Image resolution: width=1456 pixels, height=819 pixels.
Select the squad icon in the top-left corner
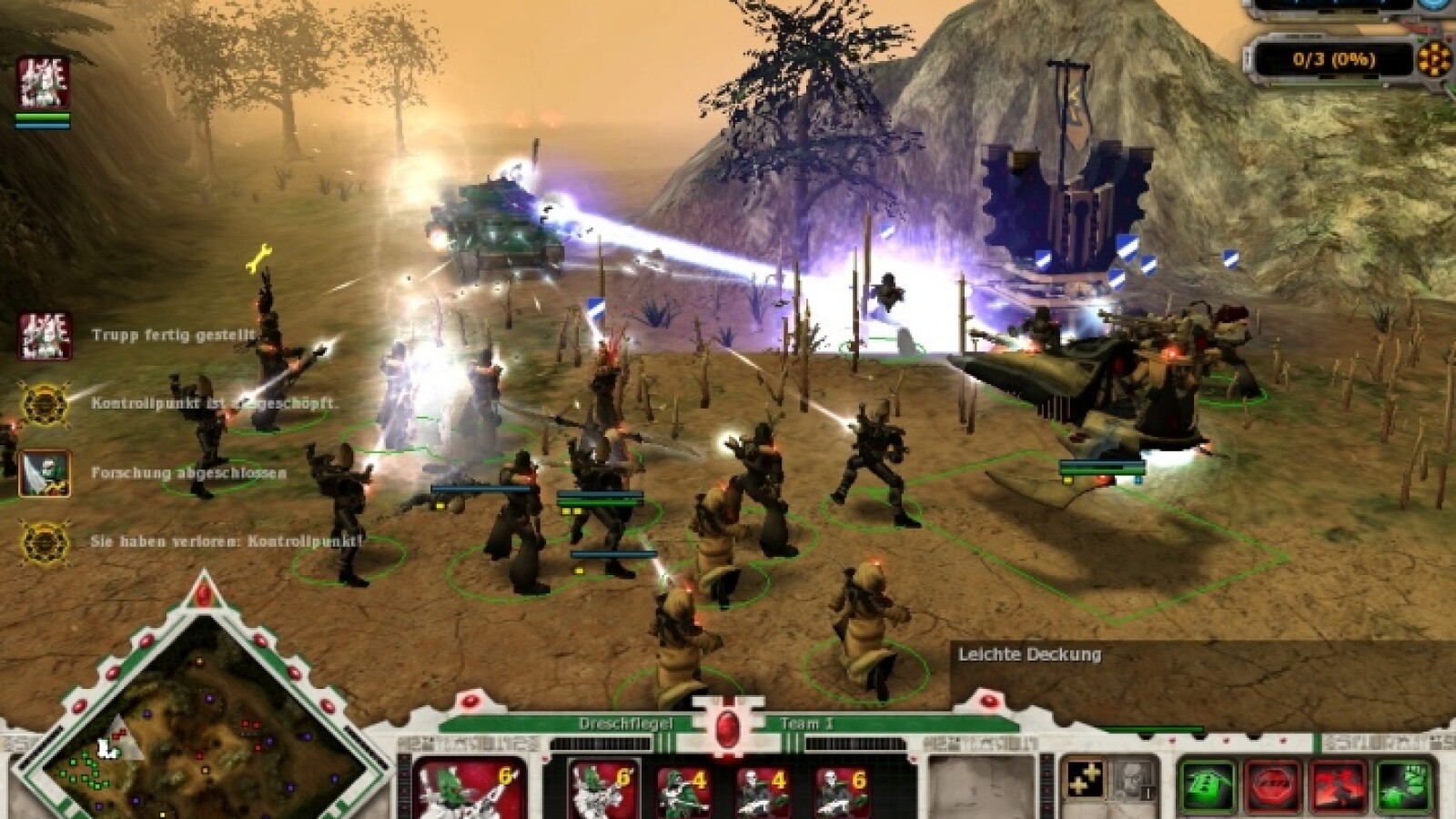click(x=43, y=84)
